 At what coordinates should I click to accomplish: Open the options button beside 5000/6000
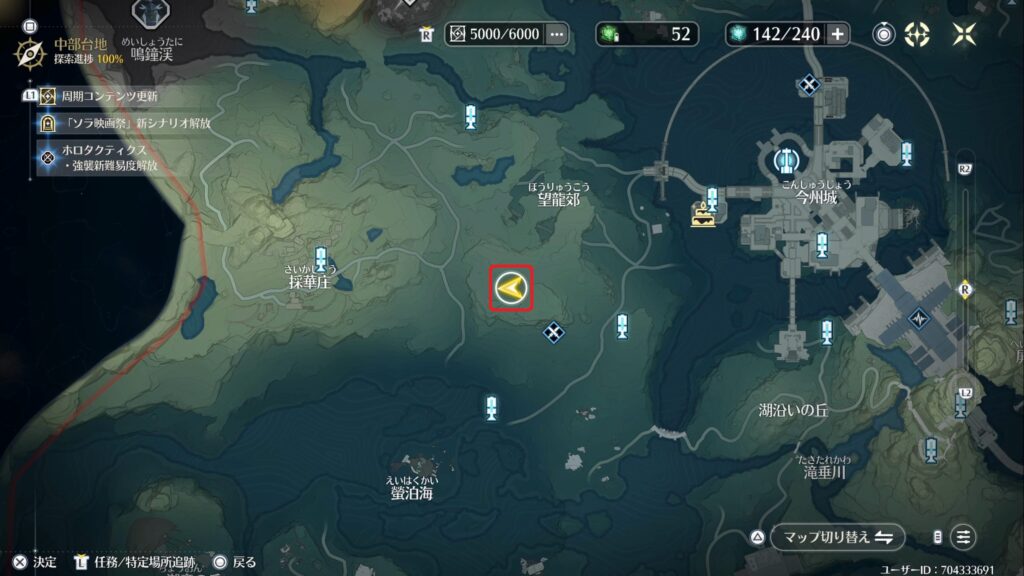[557, 34]
